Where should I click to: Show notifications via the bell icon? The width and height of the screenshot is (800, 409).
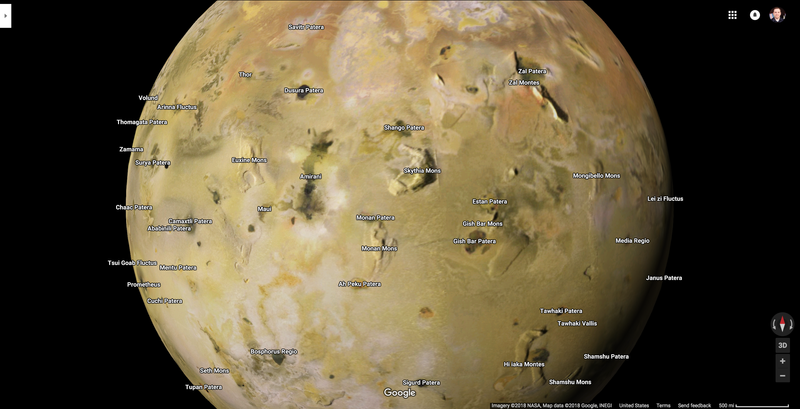tap(755, 15)
